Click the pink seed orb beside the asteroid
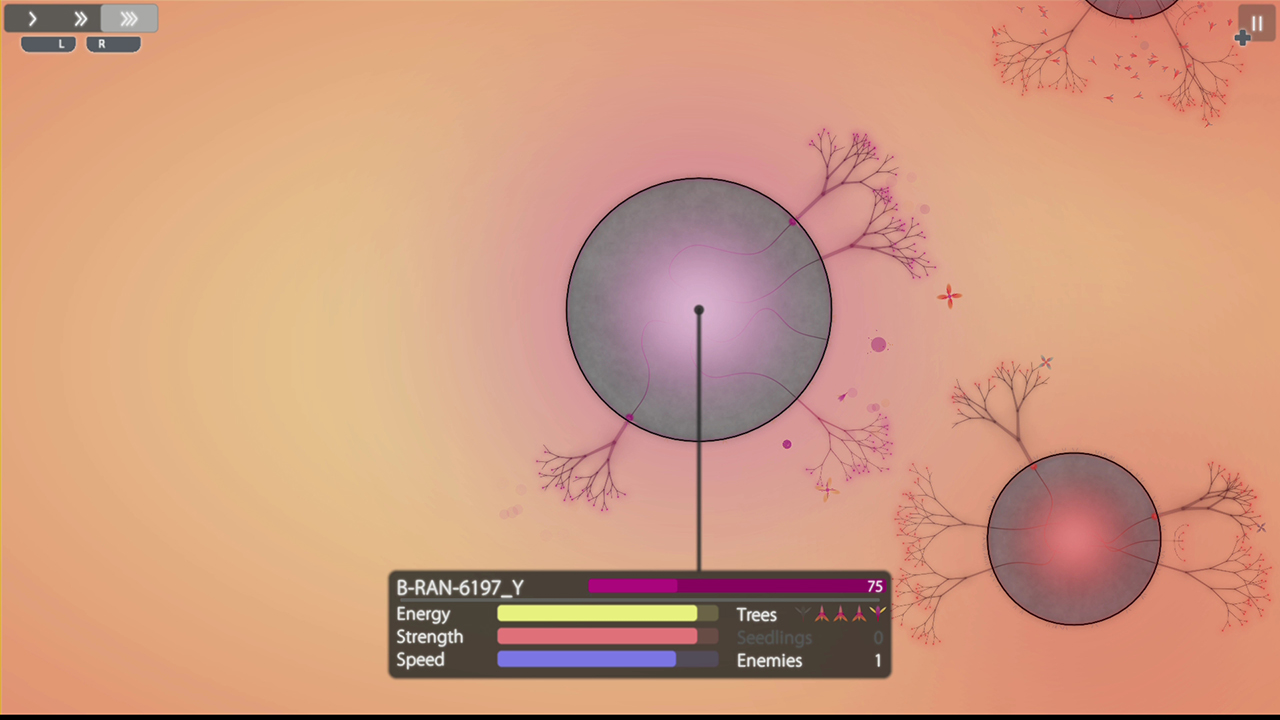 click(x=878, y=344)
